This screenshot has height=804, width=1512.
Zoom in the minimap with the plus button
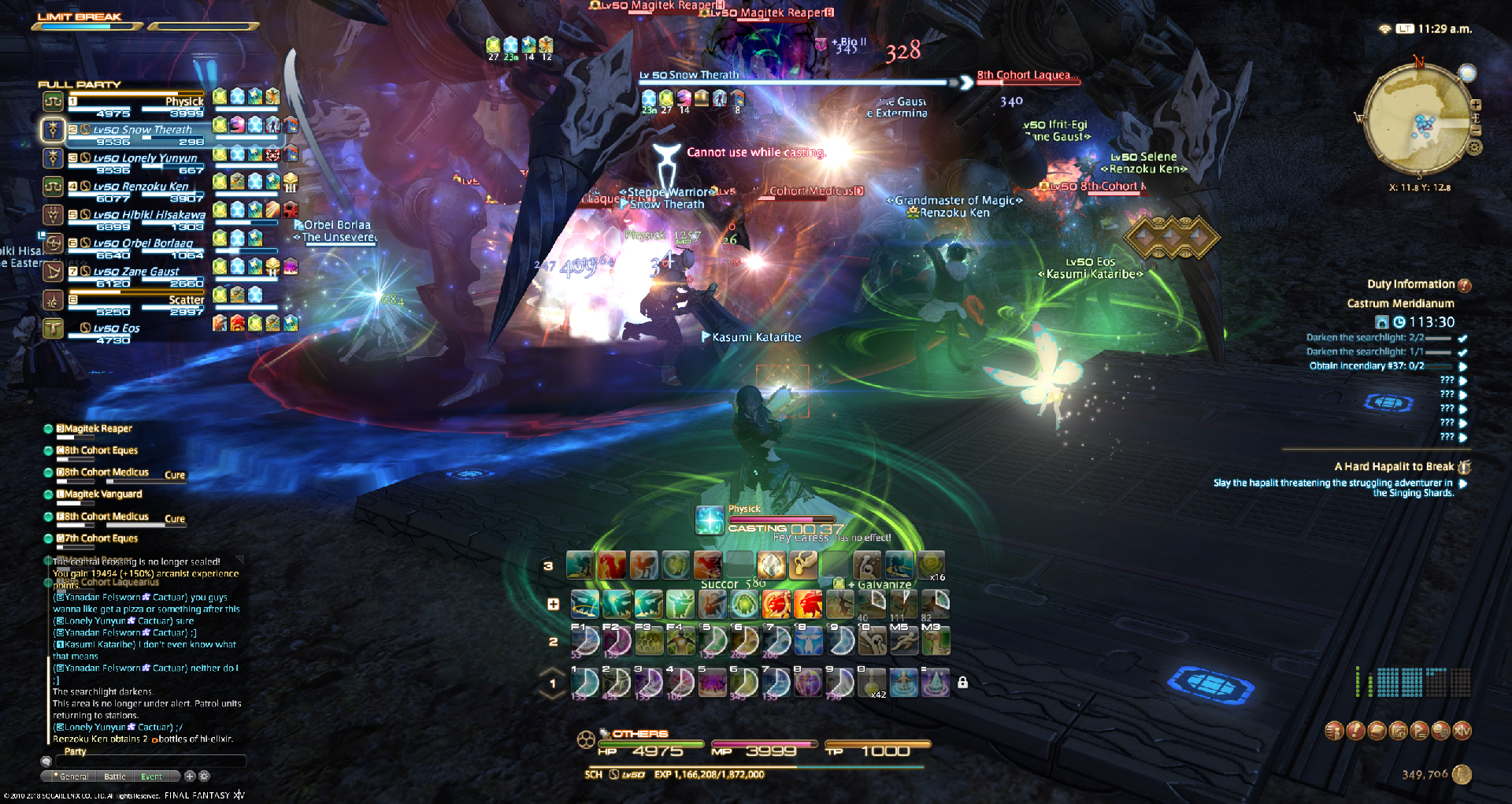(1476, 105)
